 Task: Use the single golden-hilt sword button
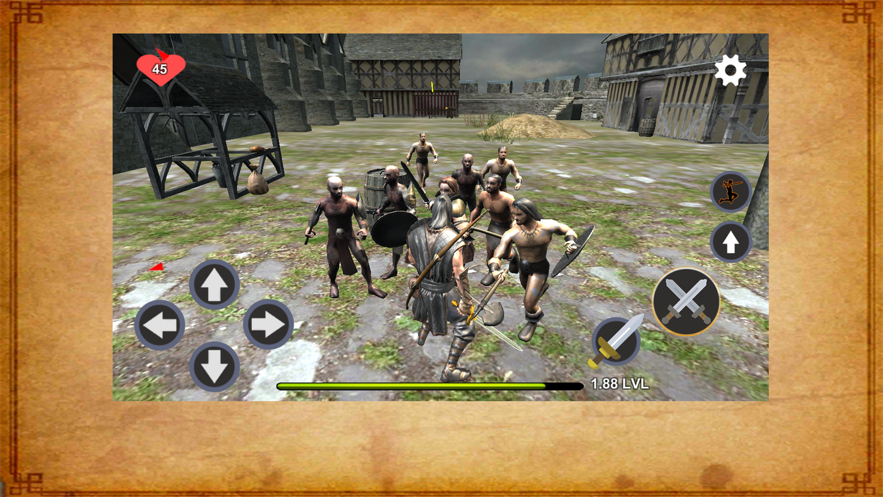point(616,342)
